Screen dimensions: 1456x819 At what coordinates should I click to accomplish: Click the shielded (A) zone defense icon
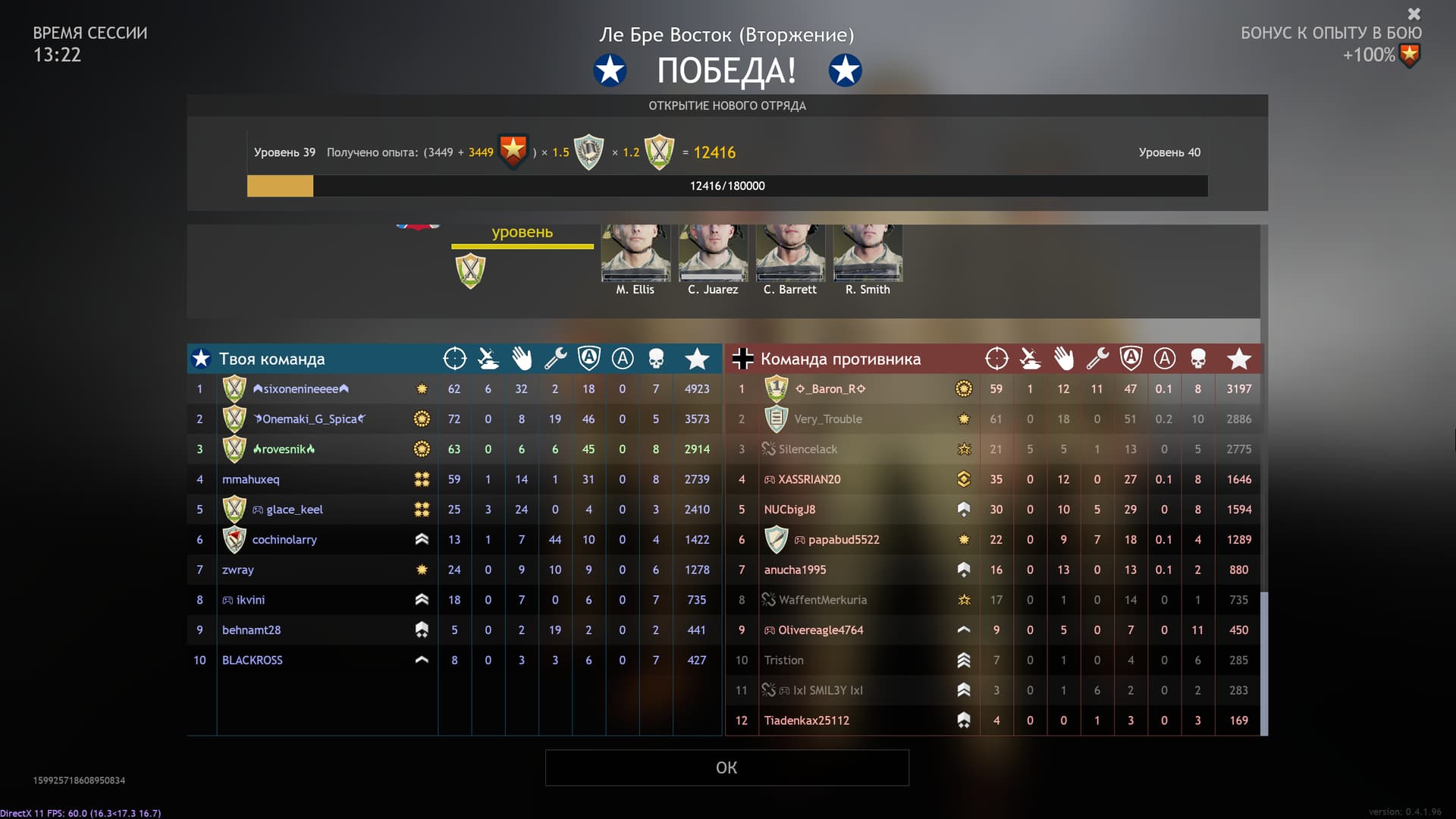(x=589, y=358)
